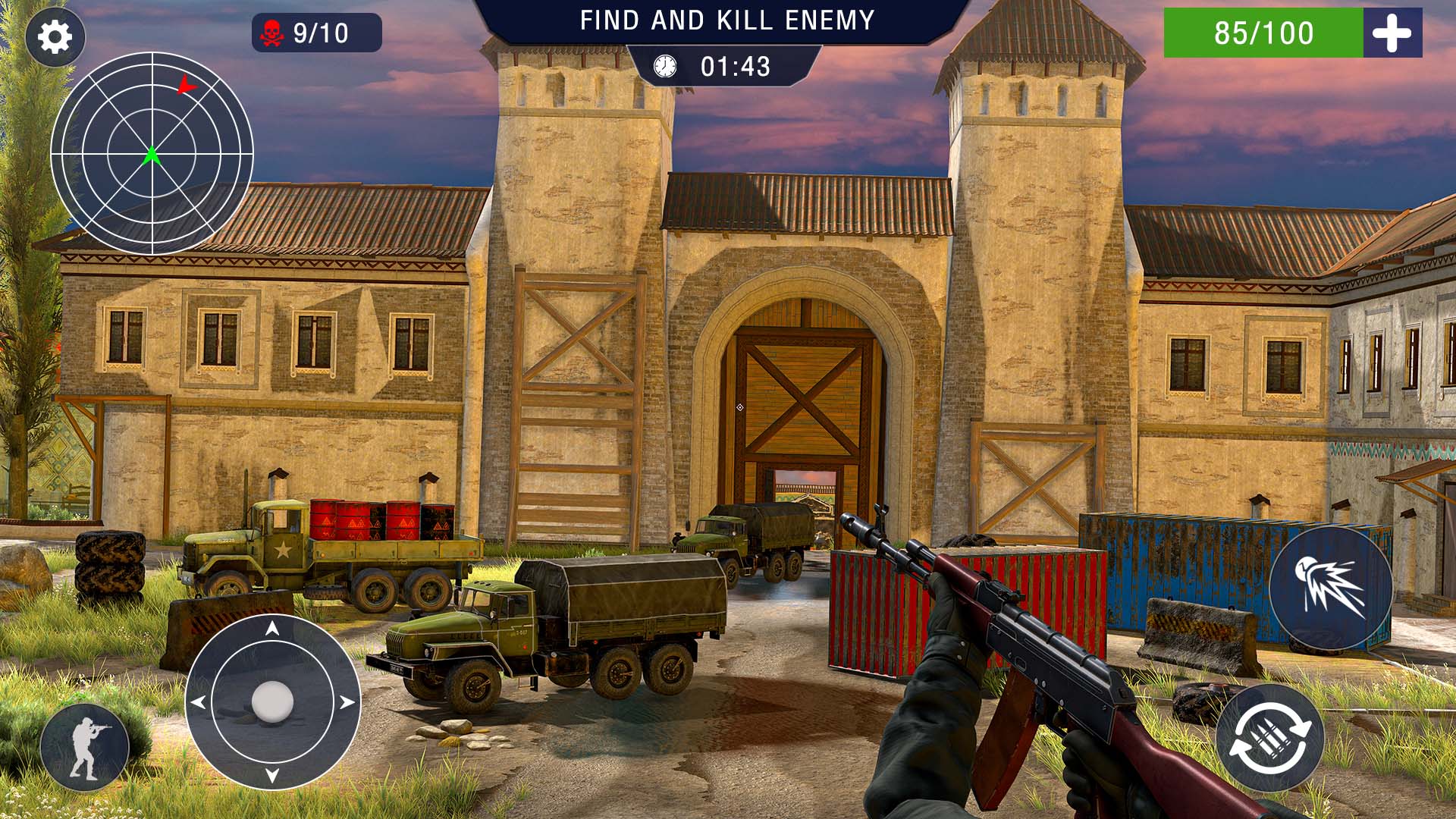Toggle stance with the soldier icon
The image size is (1456, 819).
[85, 747]
